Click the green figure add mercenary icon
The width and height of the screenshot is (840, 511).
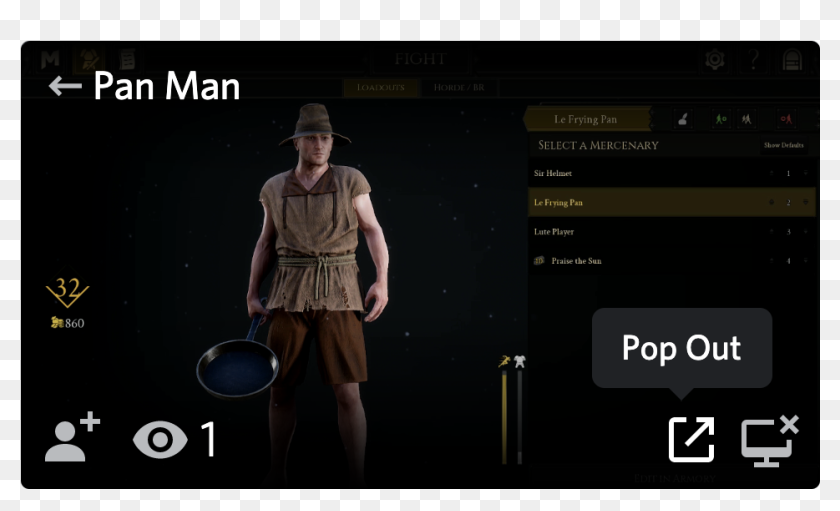[719, 119]
